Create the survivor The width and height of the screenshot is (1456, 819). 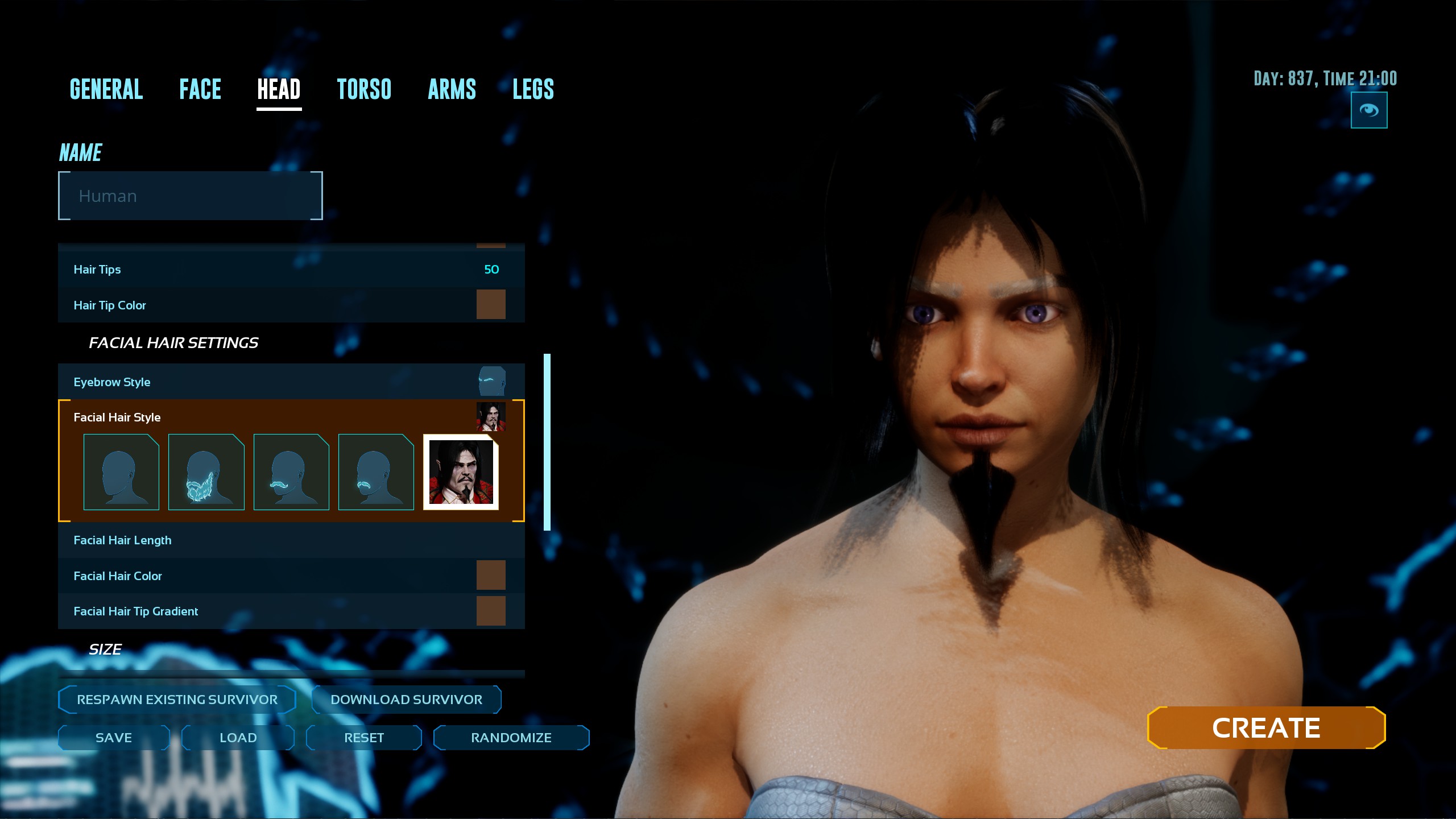pyautogui.click(x=1266, y=728)
